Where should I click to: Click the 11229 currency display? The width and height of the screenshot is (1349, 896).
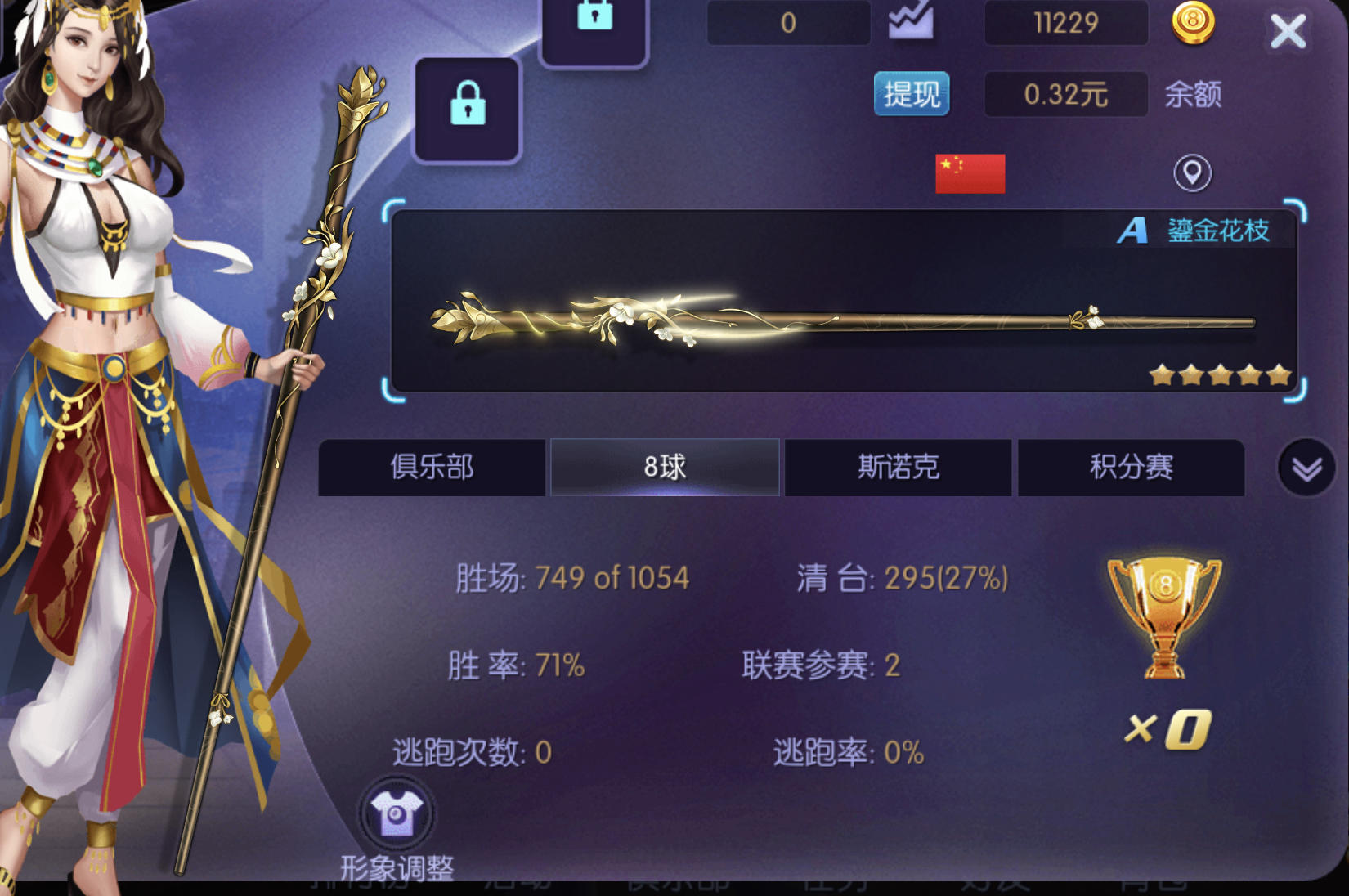[1065, 23]
